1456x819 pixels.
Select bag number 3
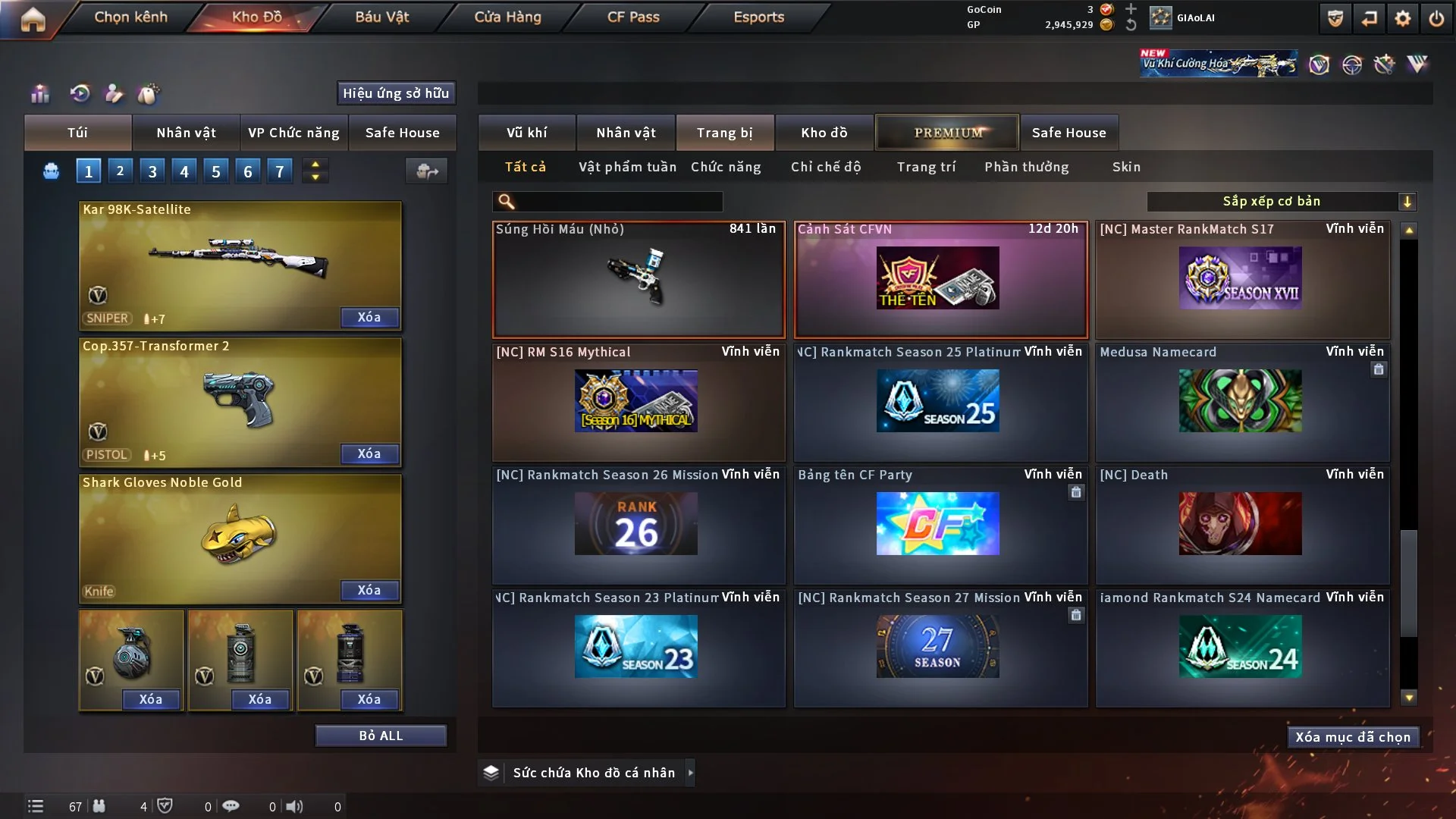click(x=152, y=171)
